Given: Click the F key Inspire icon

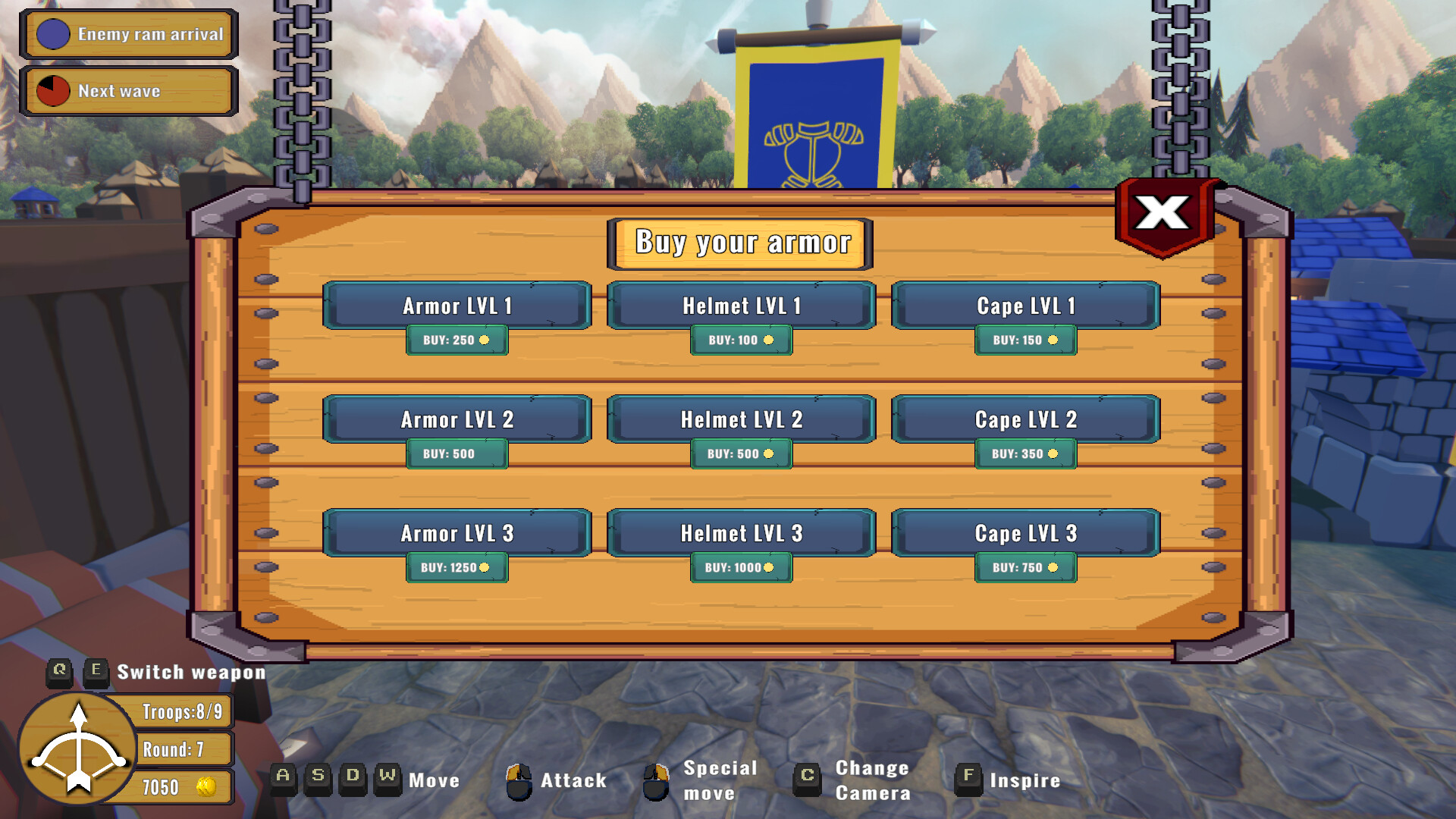Looking at the screenshot, I should tap(968, 780).
